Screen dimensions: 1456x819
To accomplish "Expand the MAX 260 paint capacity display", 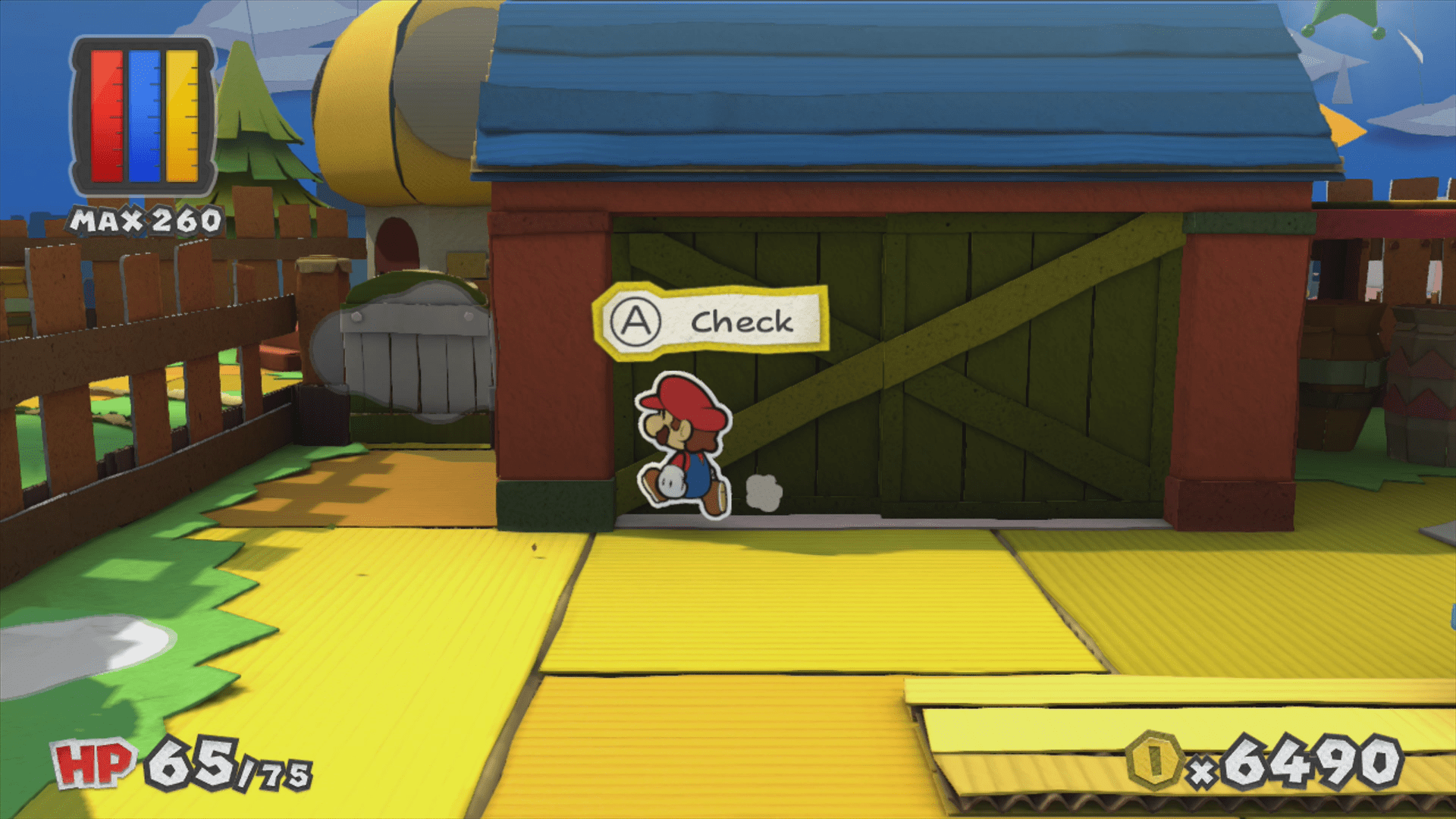I will [143, 221].
